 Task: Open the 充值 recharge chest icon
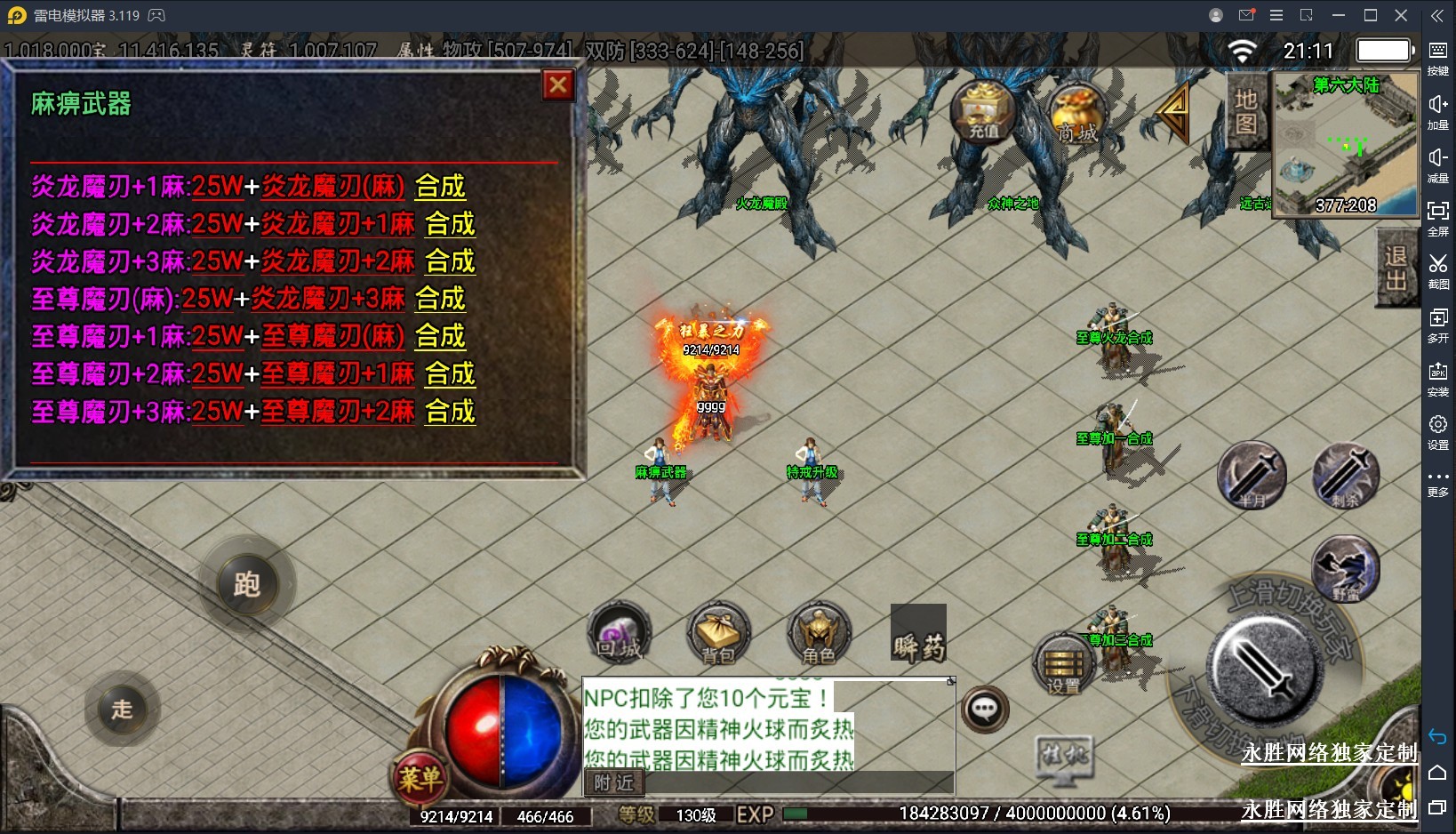[983, 111]
